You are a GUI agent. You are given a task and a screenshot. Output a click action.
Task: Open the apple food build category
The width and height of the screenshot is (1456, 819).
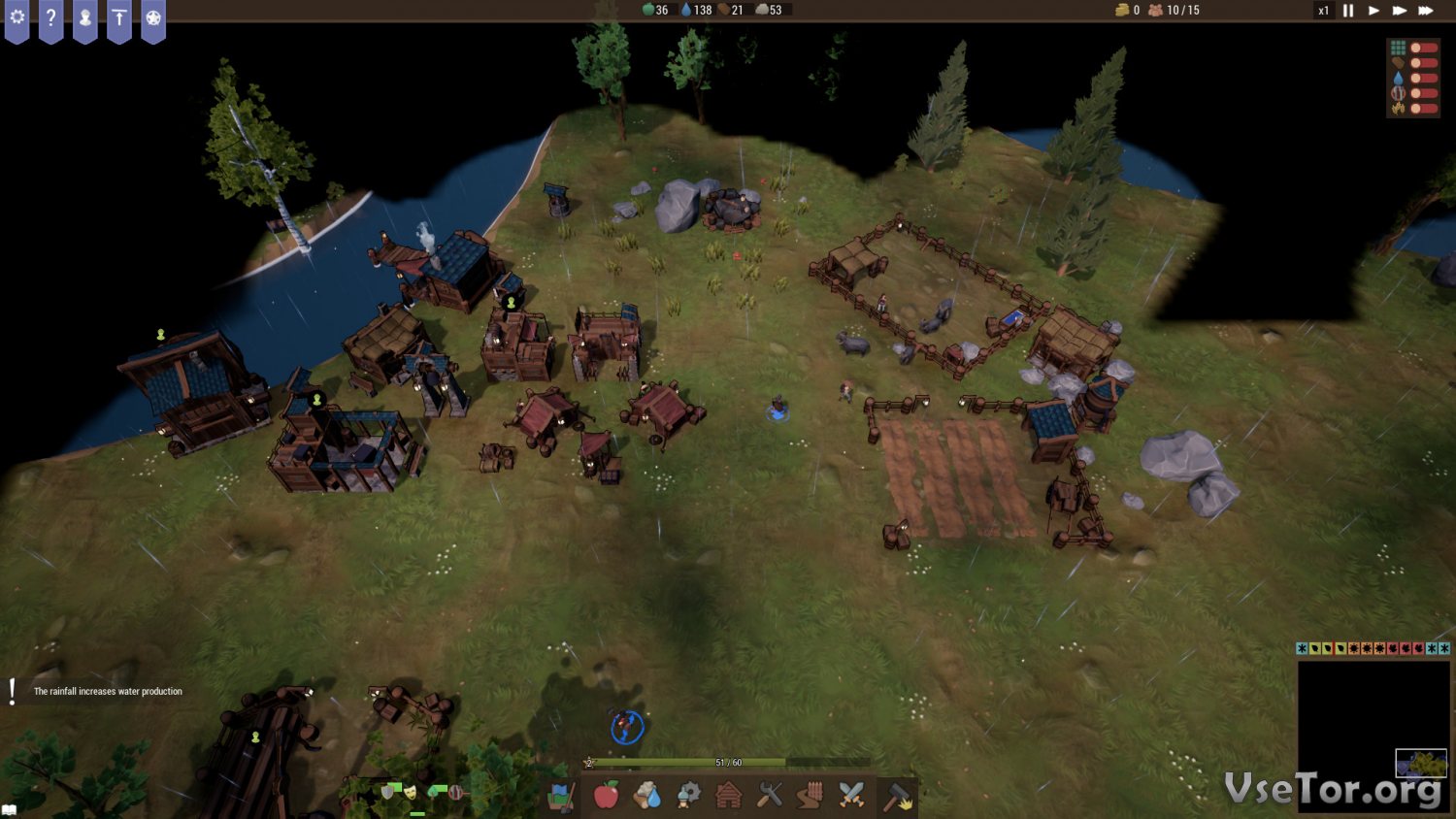[x=606, y=796]
